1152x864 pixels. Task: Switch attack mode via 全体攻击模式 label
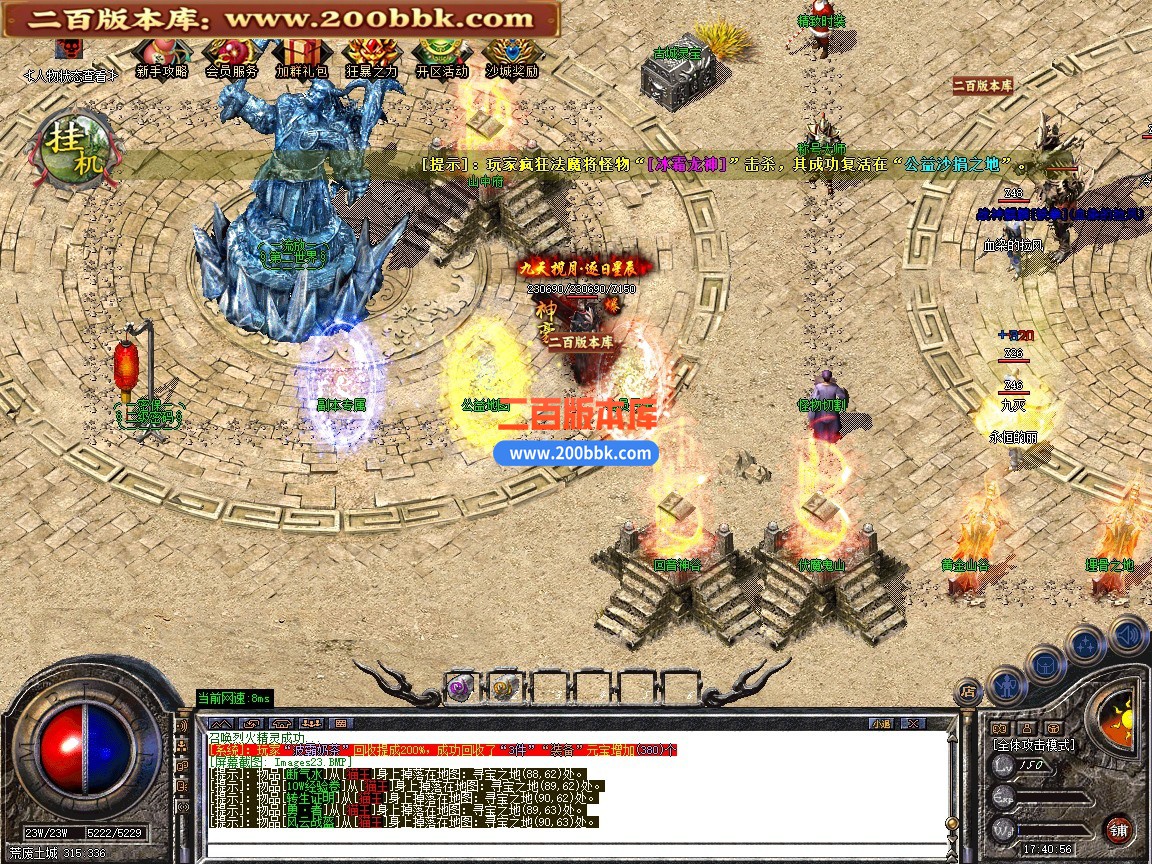pyautogui.click(x=1034, y=745)
